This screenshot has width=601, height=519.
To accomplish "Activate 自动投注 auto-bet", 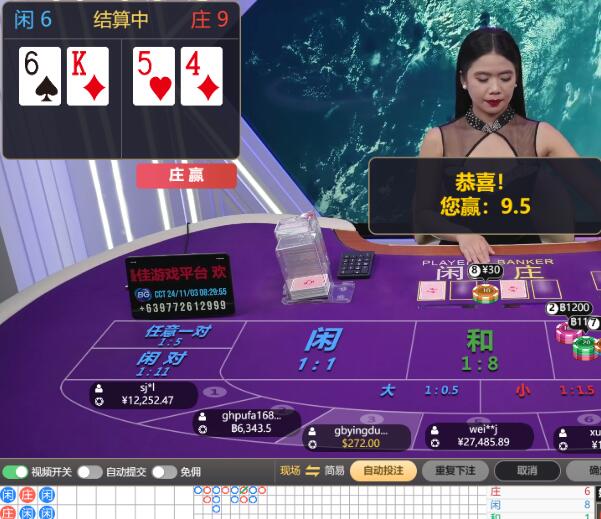I will pyautogui.click(x=383, y=471).
